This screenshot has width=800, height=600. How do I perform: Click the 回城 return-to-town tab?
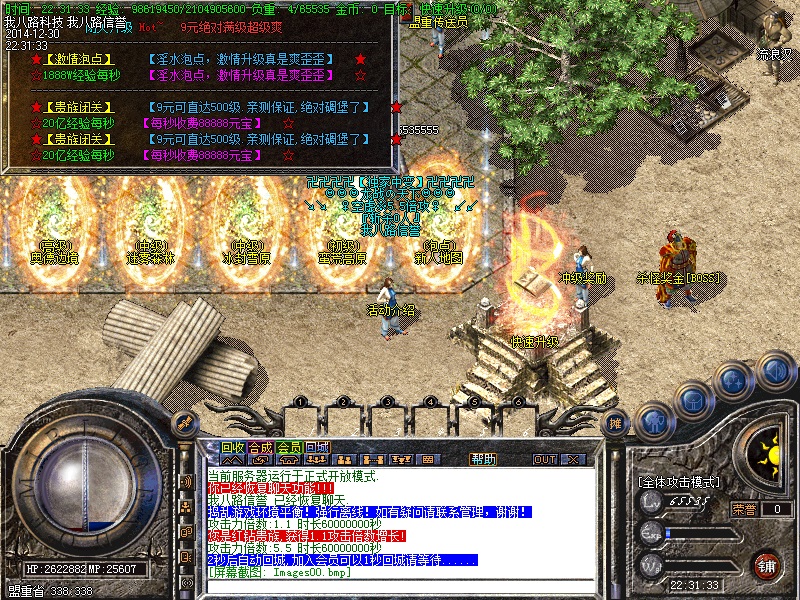click(x=317, y=447)
